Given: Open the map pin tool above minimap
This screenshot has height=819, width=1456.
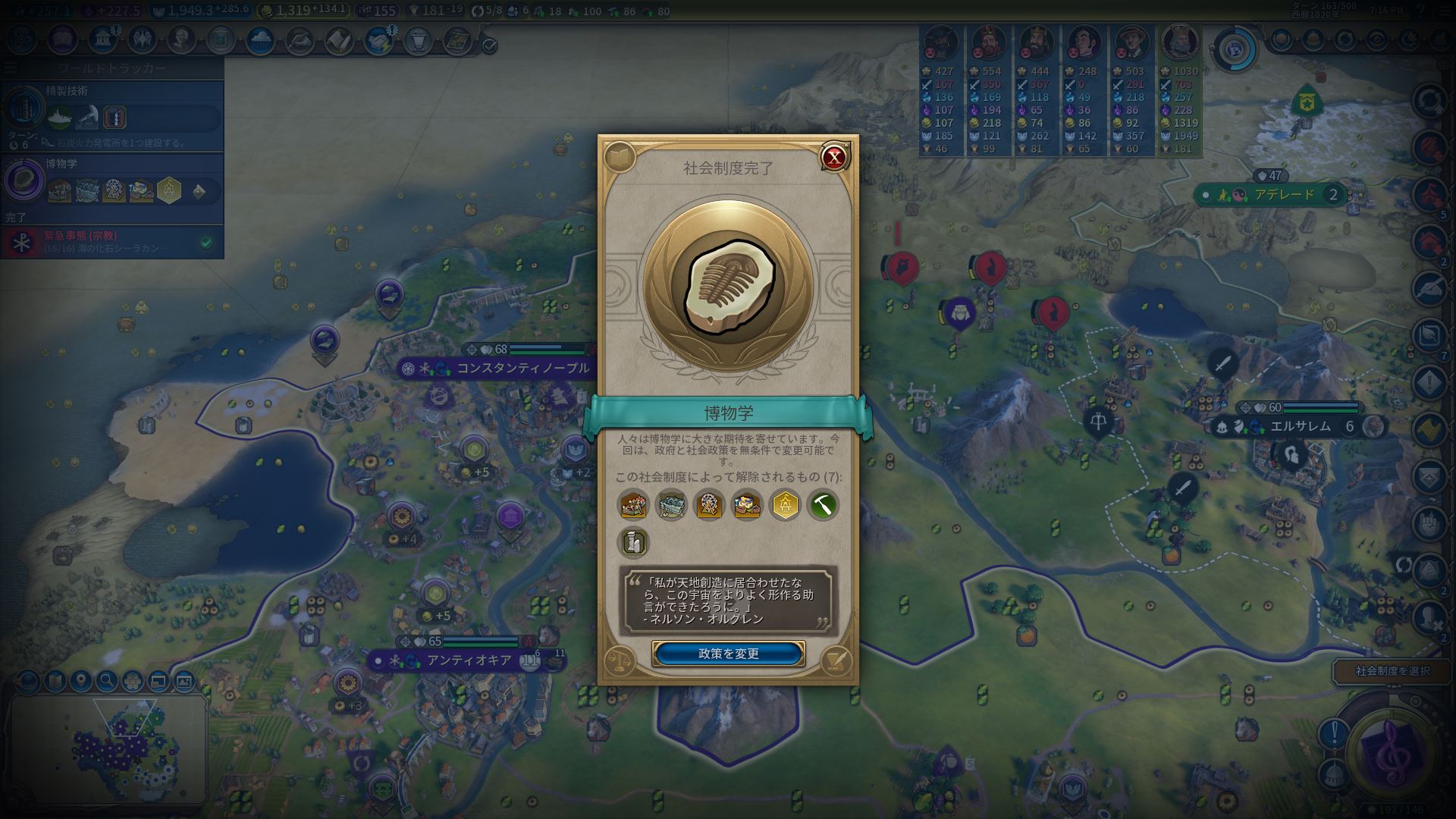Looking at the screenshot, I should pyautogui.click(x=80, y=680).
